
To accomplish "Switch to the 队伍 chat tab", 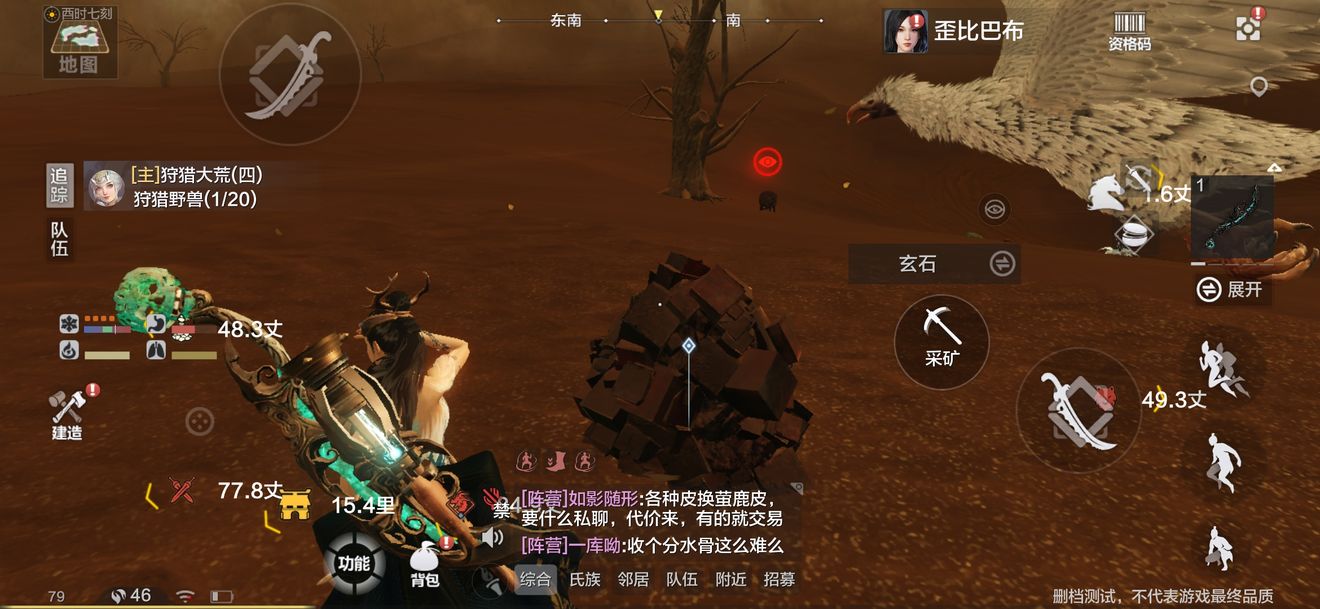I will [x=682, y=579].
